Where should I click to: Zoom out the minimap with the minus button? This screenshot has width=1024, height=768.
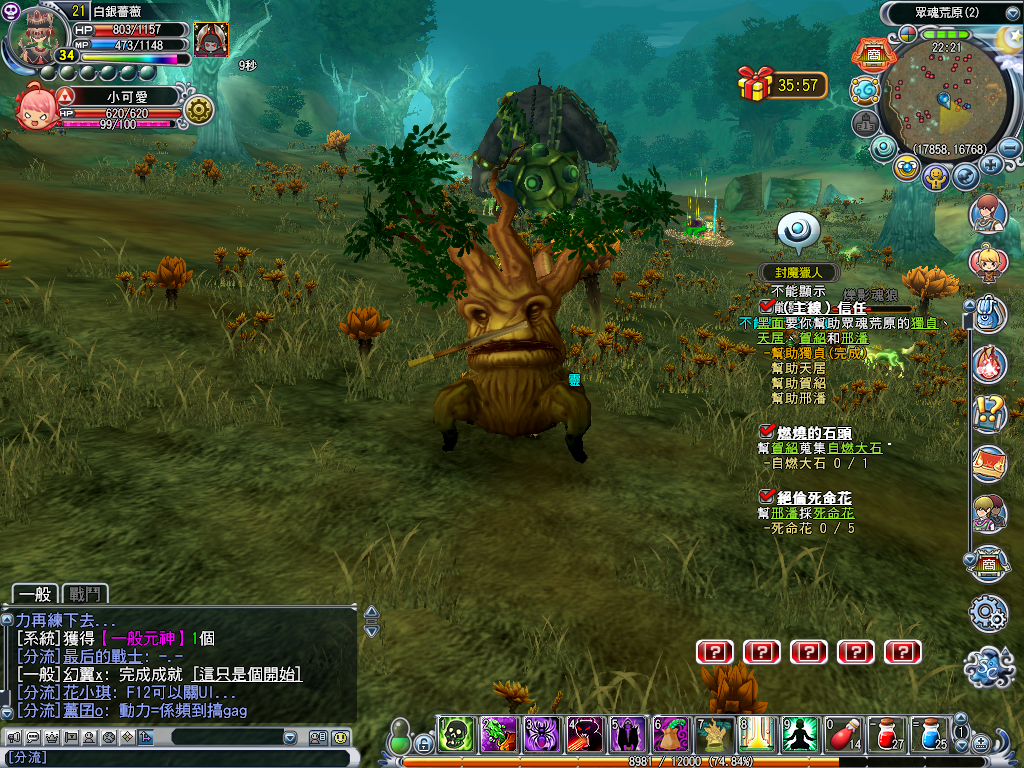(x=1010, y=148)
